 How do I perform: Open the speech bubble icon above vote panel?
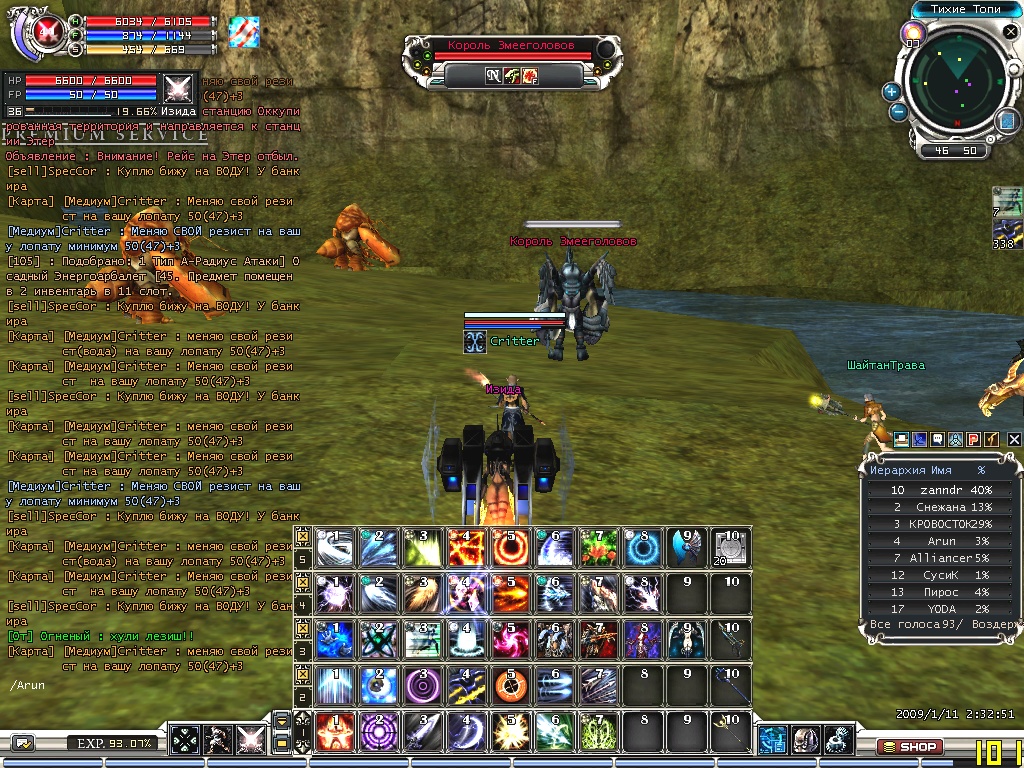[x=937, y=439]
